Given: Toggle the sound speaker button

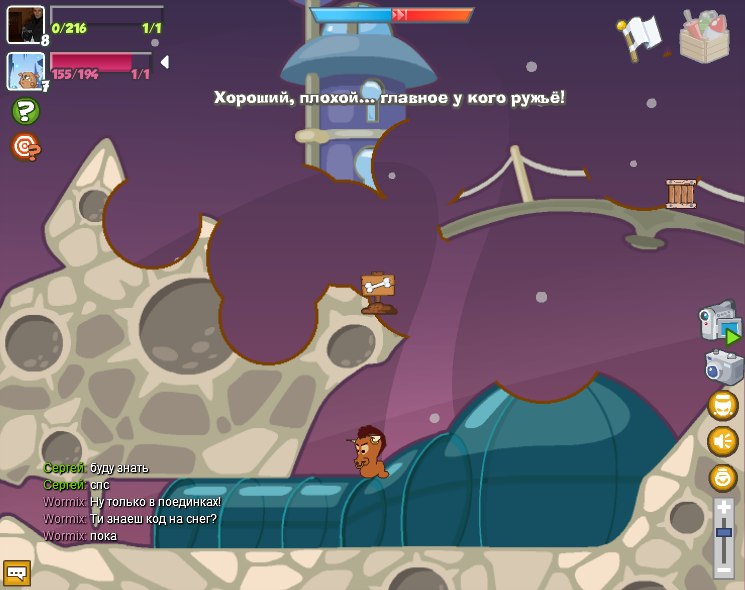Looking at the screenshot, I should coord(723,441).
